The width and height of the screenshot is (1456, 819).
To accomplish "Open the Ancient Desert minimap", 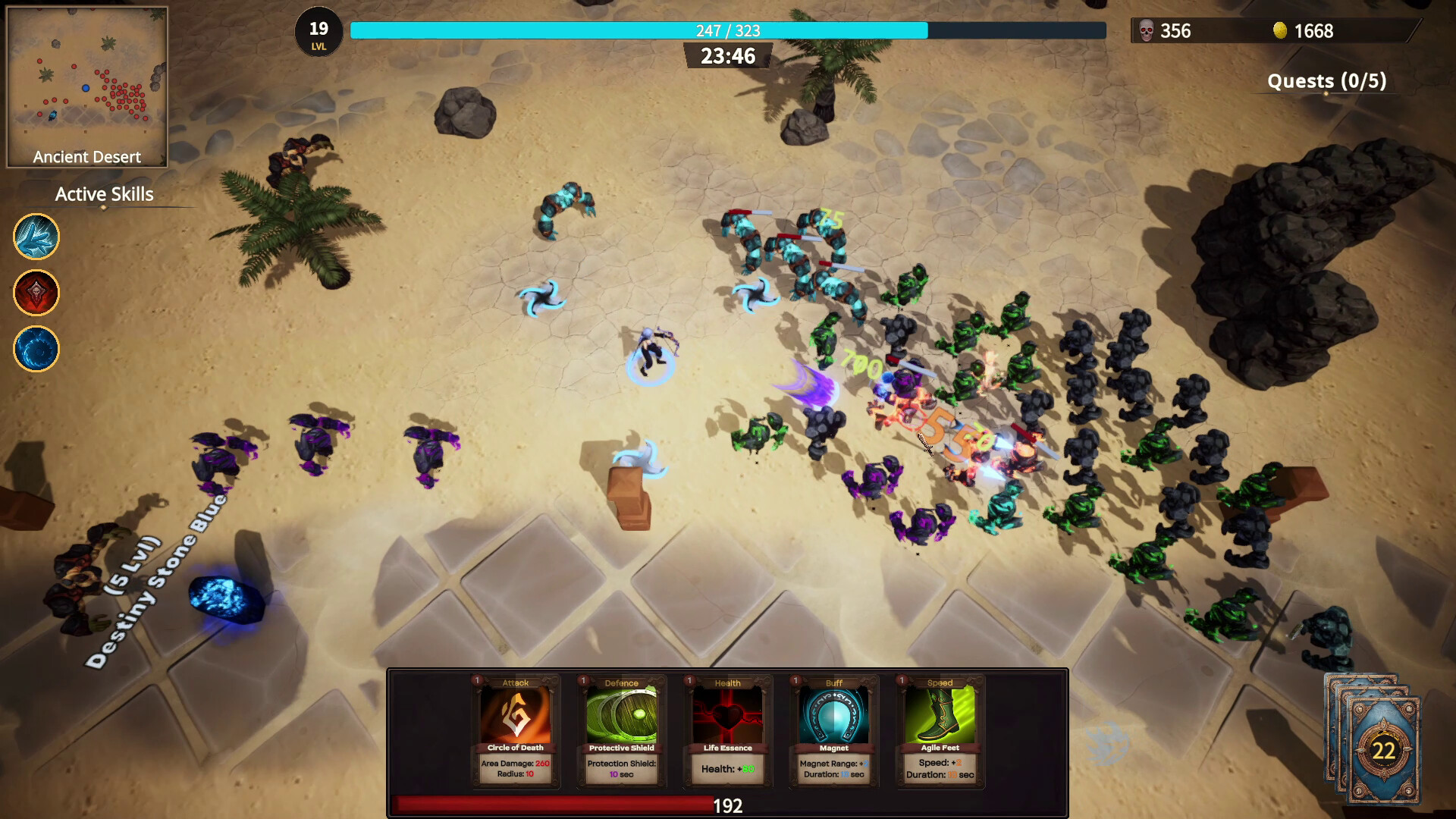I will (x=87, y=83).
